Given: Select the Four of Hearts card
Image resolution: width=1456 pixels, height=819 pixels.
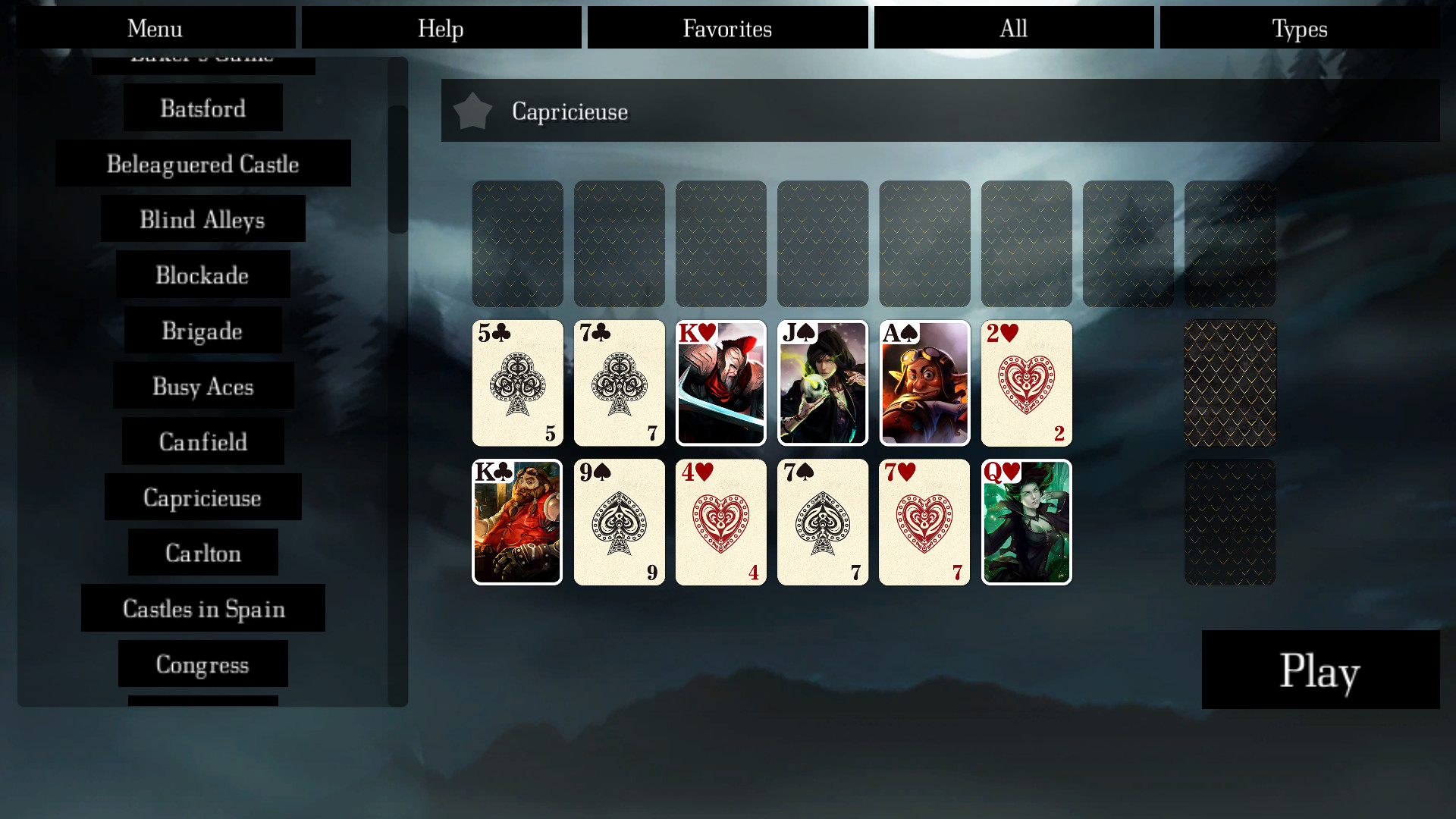Looking at the screenshot, I should click(720, 522).
